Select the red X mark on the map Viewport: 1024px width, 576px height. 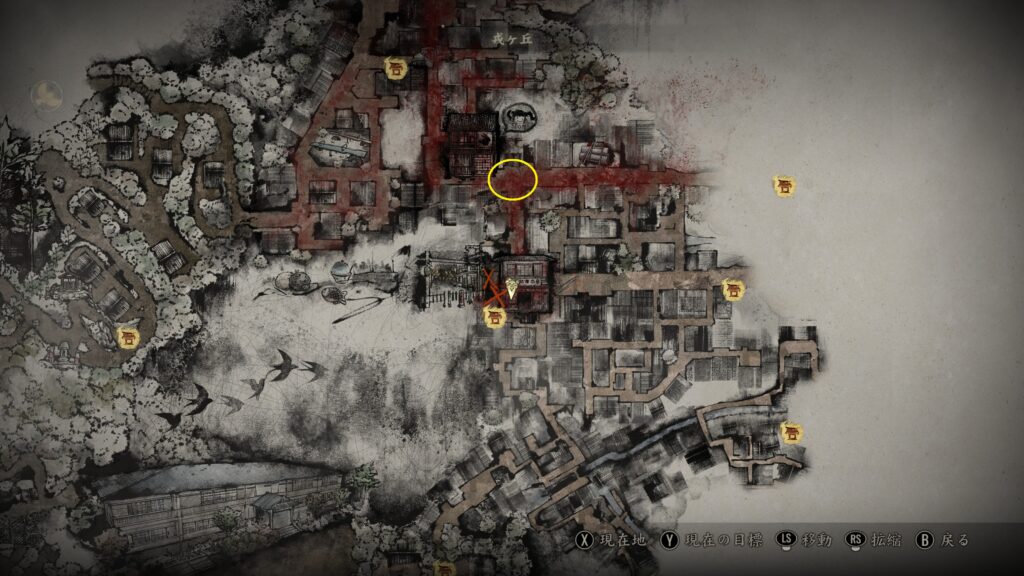[492, 287]
